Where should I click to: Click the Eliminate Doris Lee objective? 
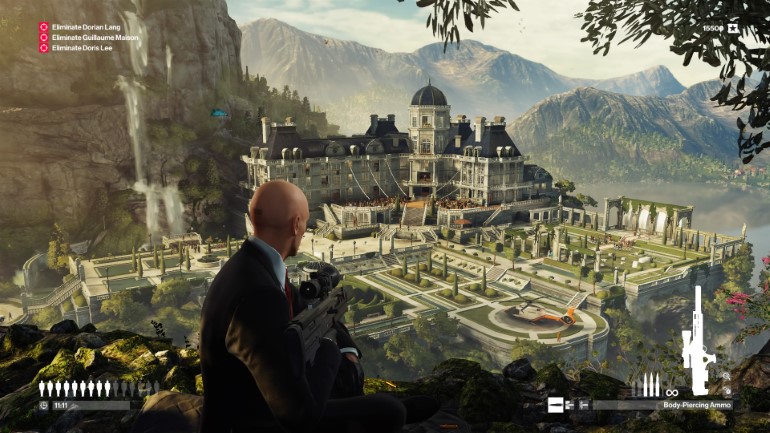pos(79,47)
